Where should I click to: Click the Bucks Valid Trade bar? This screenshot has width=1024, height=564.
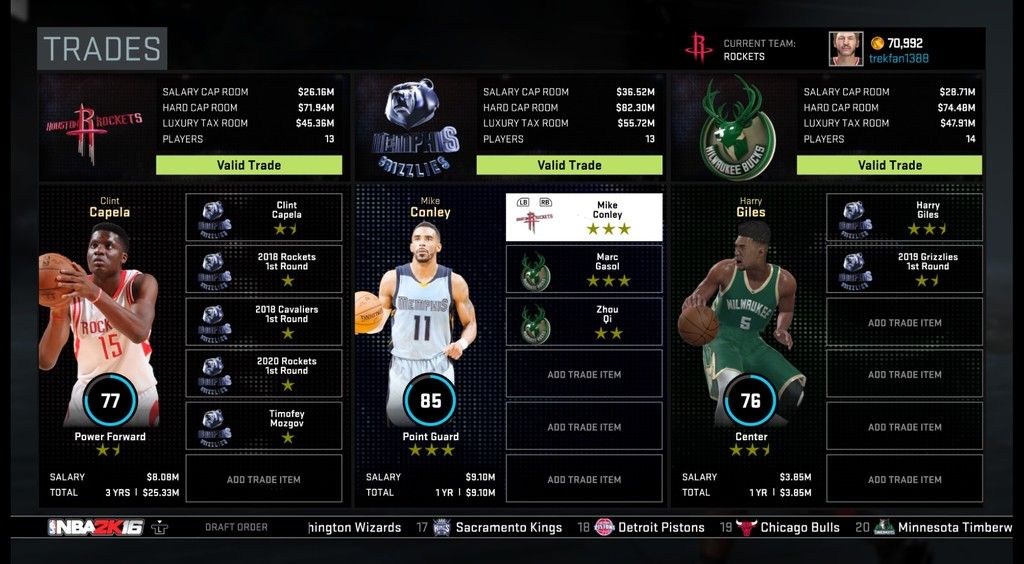pyautogui.click(x=889, y=165)
